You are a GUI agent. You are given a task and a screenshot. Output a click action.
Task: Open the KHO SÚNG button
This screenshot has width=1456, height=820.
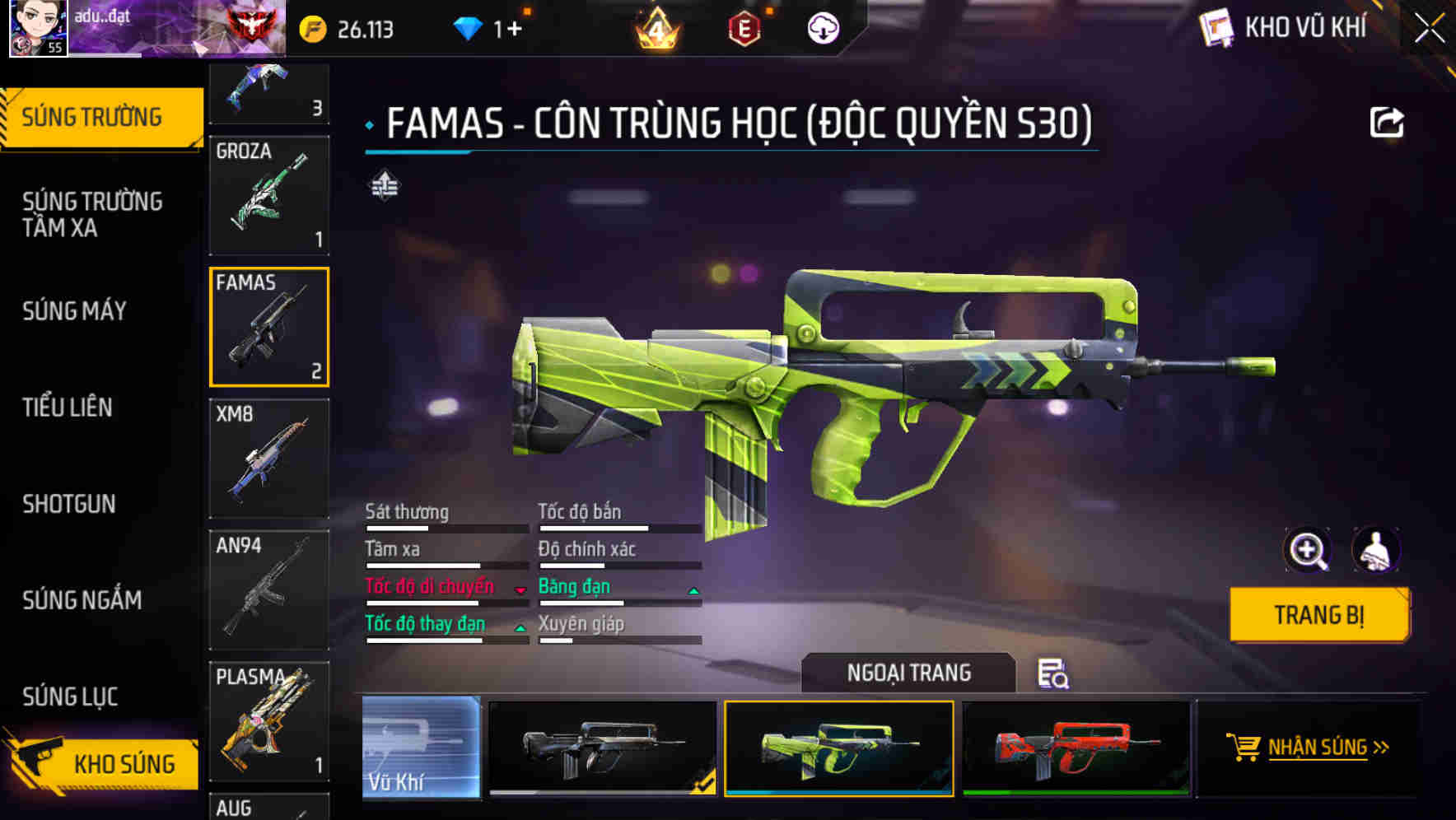[103, 763]
